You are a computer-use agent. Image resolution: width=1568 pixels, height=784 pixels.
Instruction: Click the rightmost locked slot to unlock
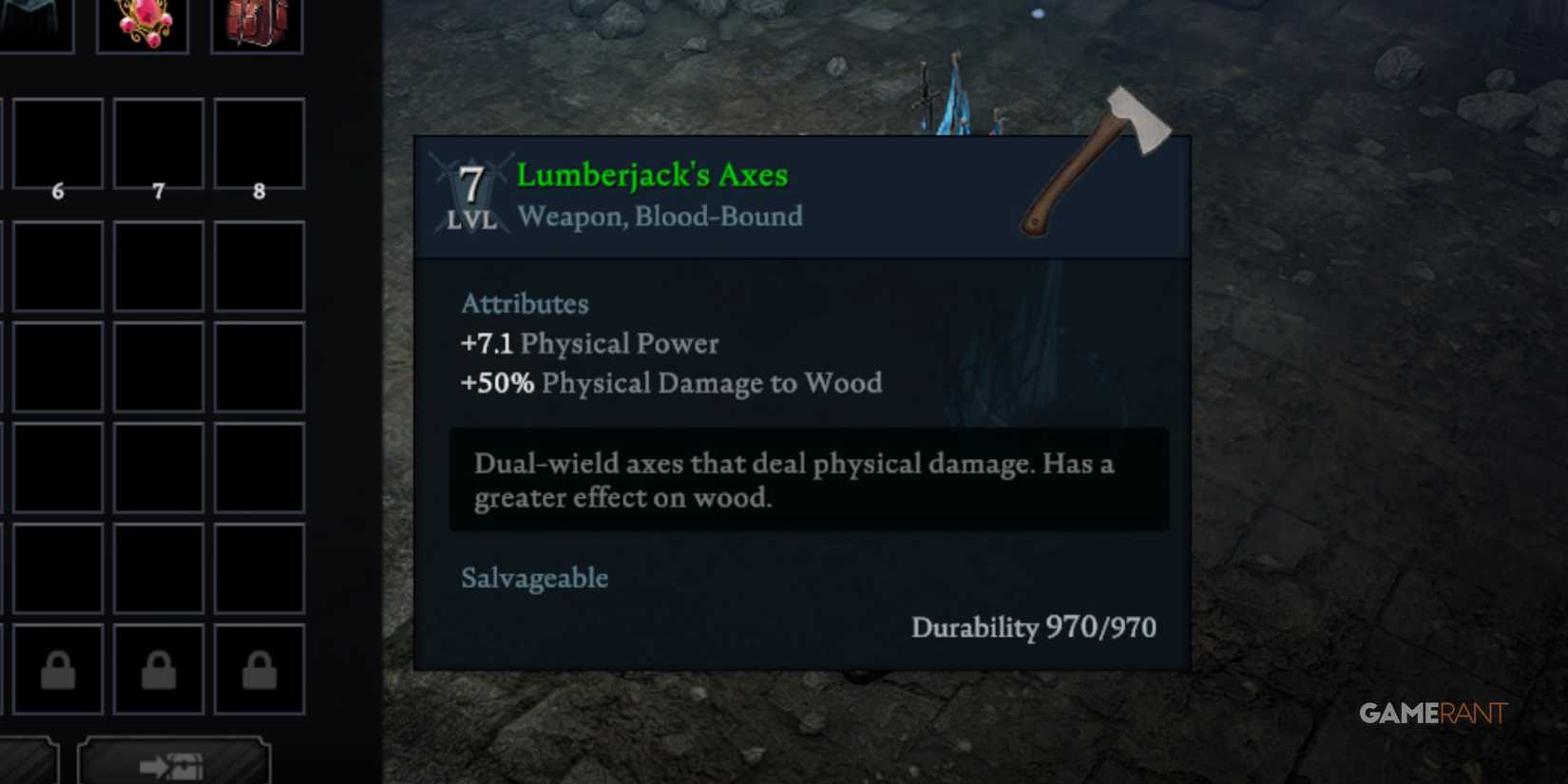258,667
